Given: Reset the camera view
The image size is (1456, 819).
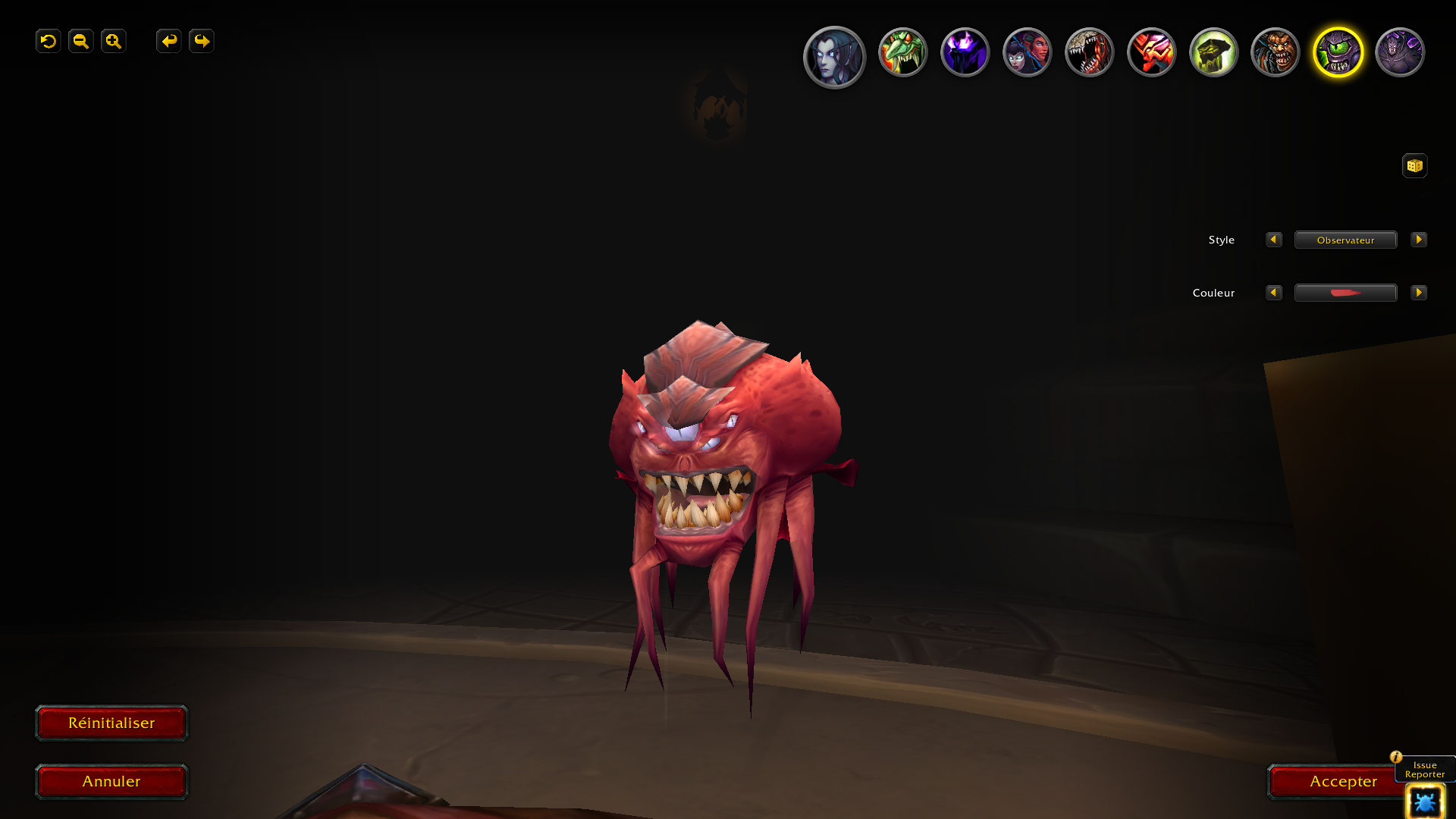Looking at the screenshot, I should coord(49,41).
